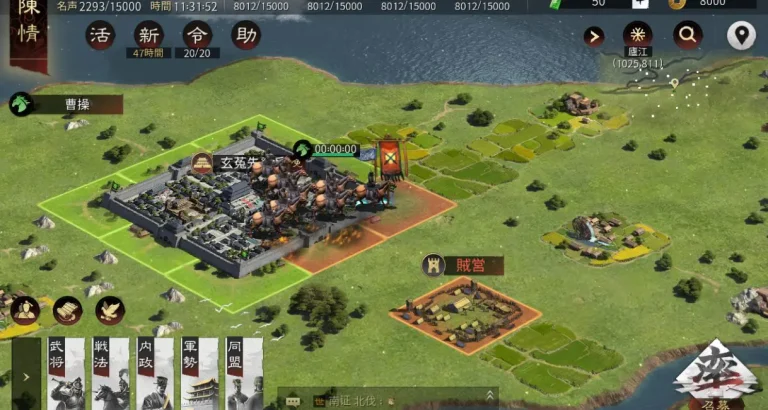Open the 活 activity button
The image size is (768, 410).
tap(100, 36)
